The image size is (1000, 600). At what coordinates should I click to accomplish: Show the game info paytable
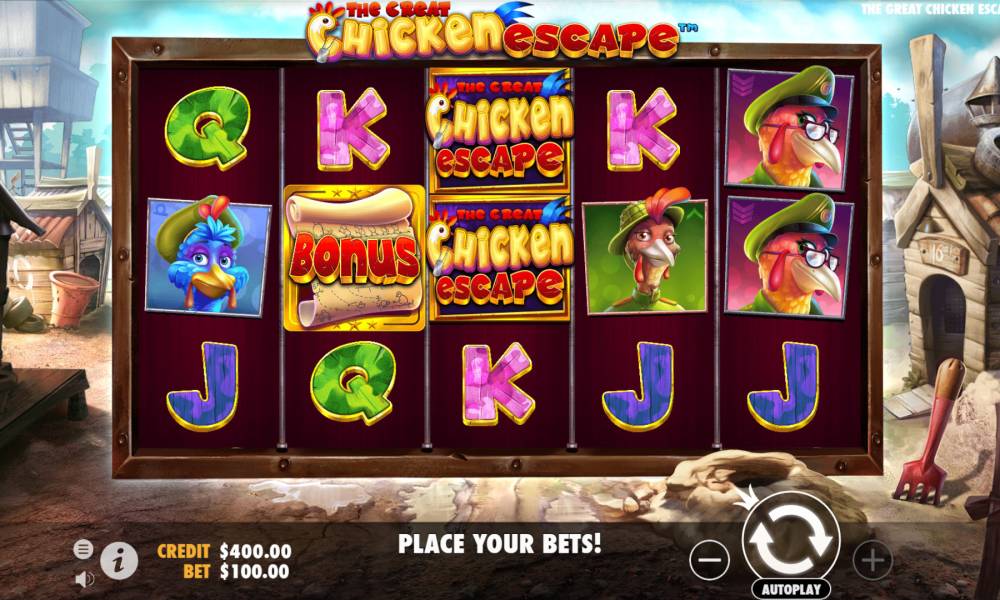tap(119, 560)
